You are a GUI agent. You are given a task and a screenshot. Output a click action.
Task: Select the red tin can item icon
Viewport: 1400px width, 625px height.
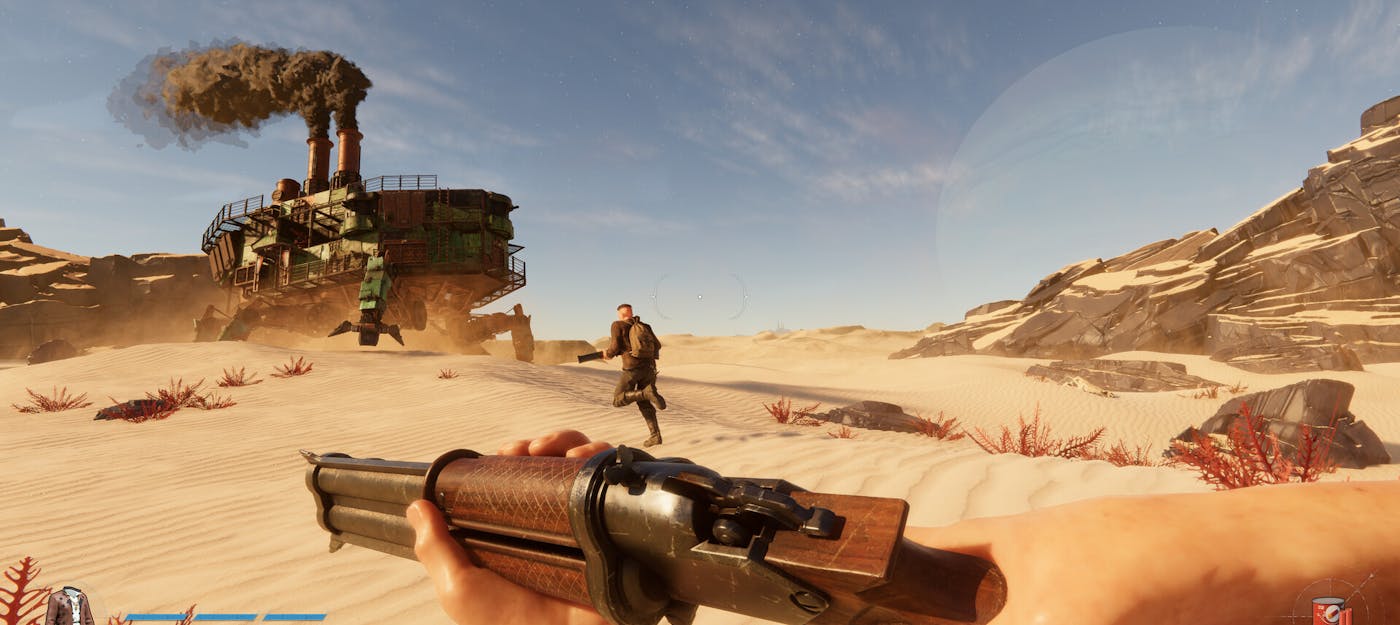coord(1329,610)
